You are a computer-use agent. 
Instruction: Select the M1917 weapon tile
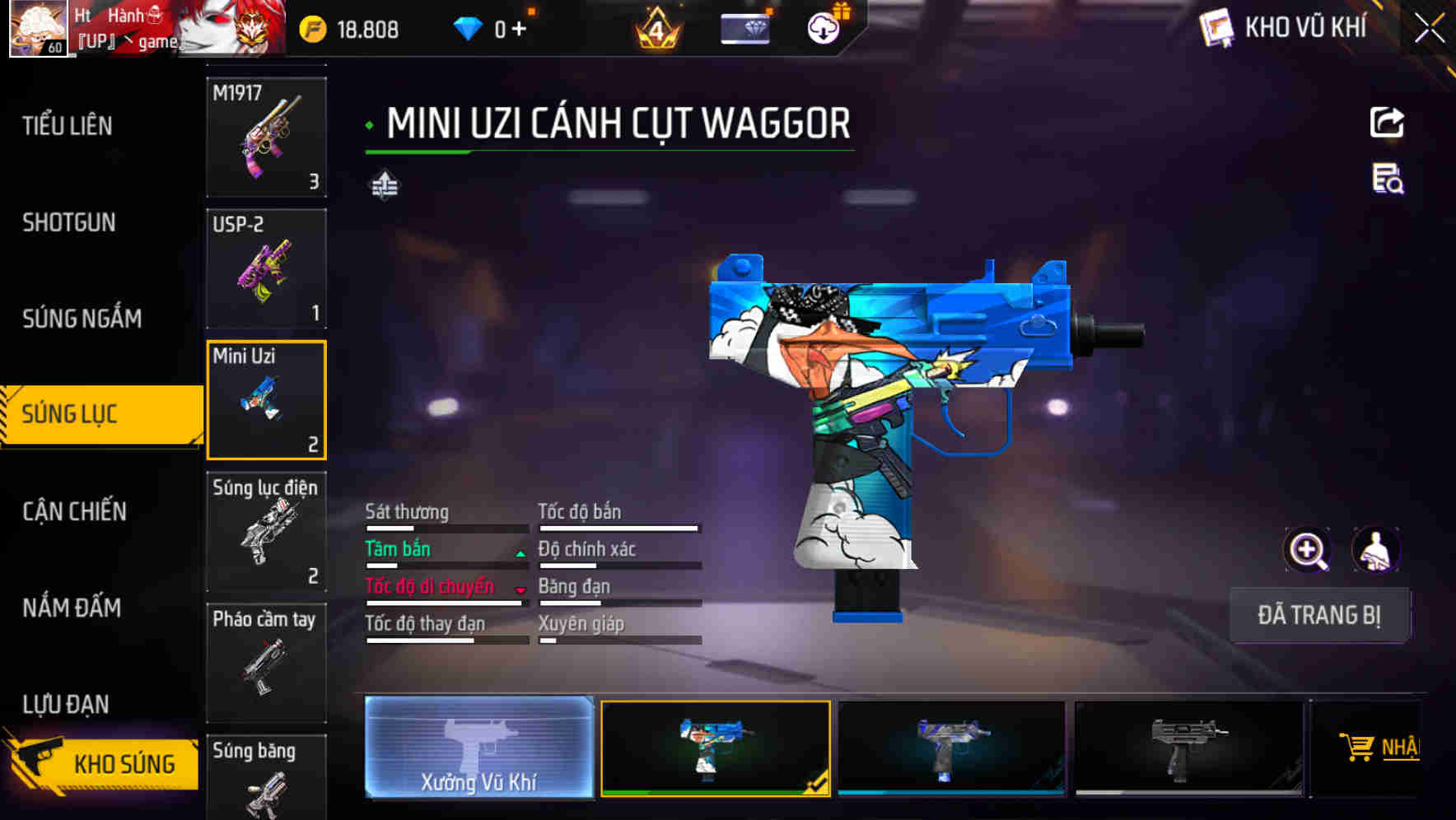click(266, 137)
